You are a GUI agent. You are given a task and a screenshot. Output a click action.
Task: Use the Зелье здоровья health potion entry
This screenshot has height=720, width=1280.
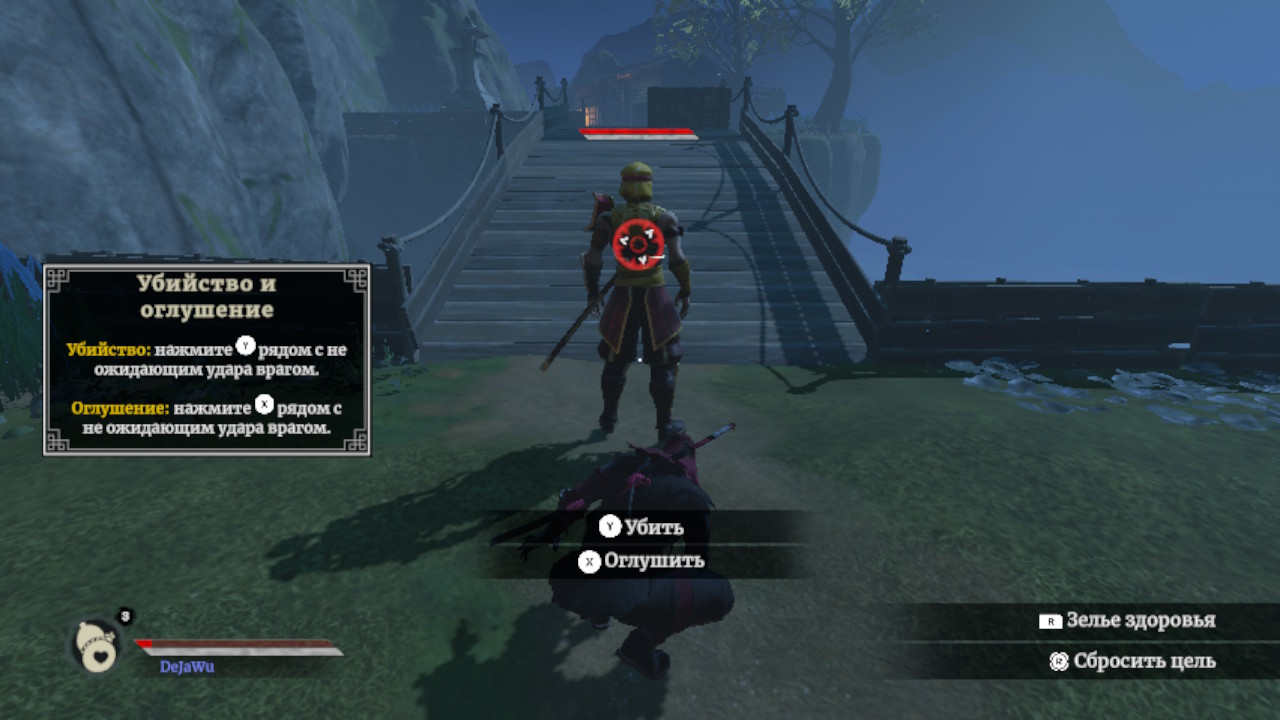tap(1127, 620)
